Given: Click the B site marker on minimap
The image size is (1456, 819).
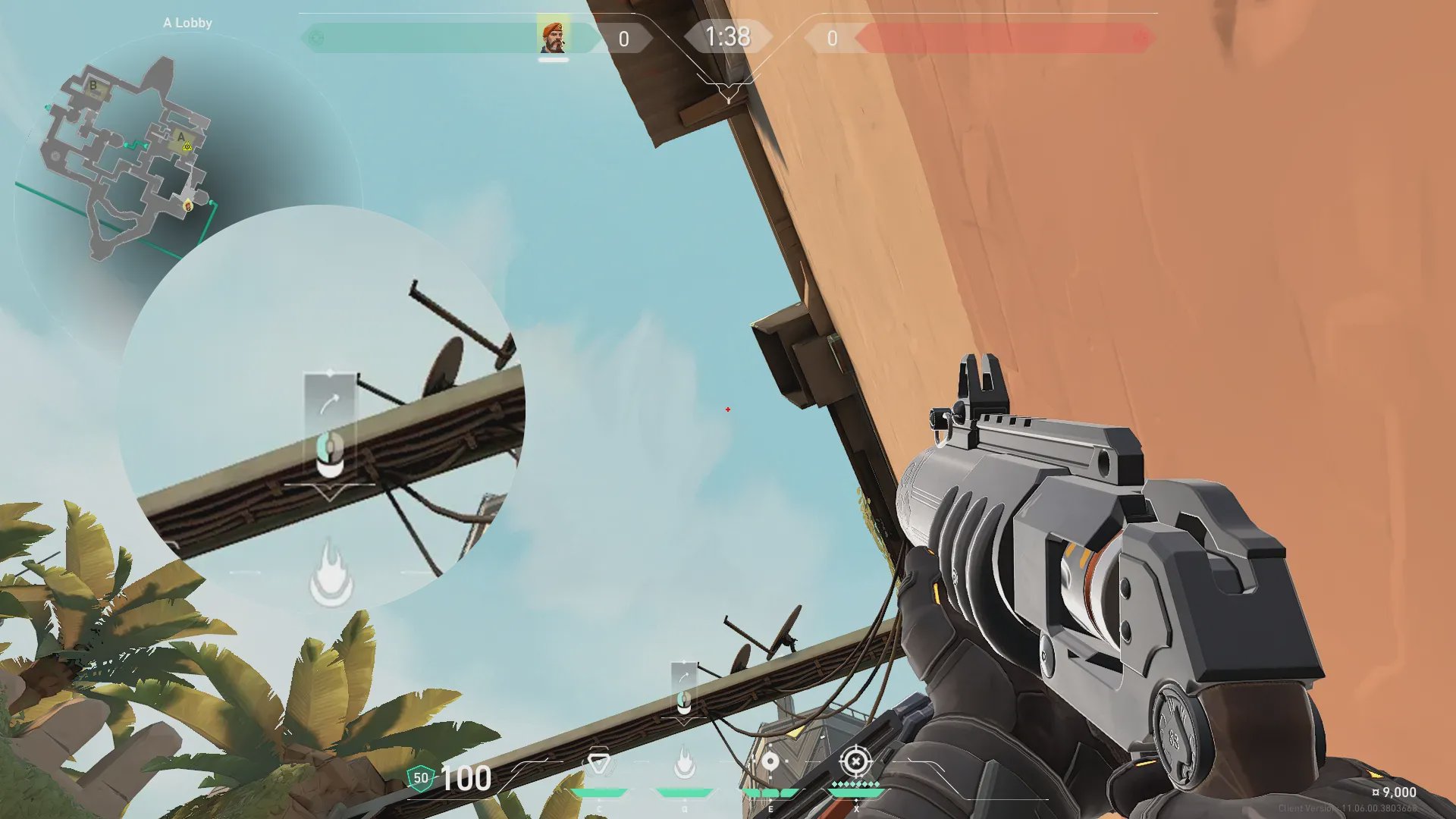Looking at the screenshot, I should point(94,86).
